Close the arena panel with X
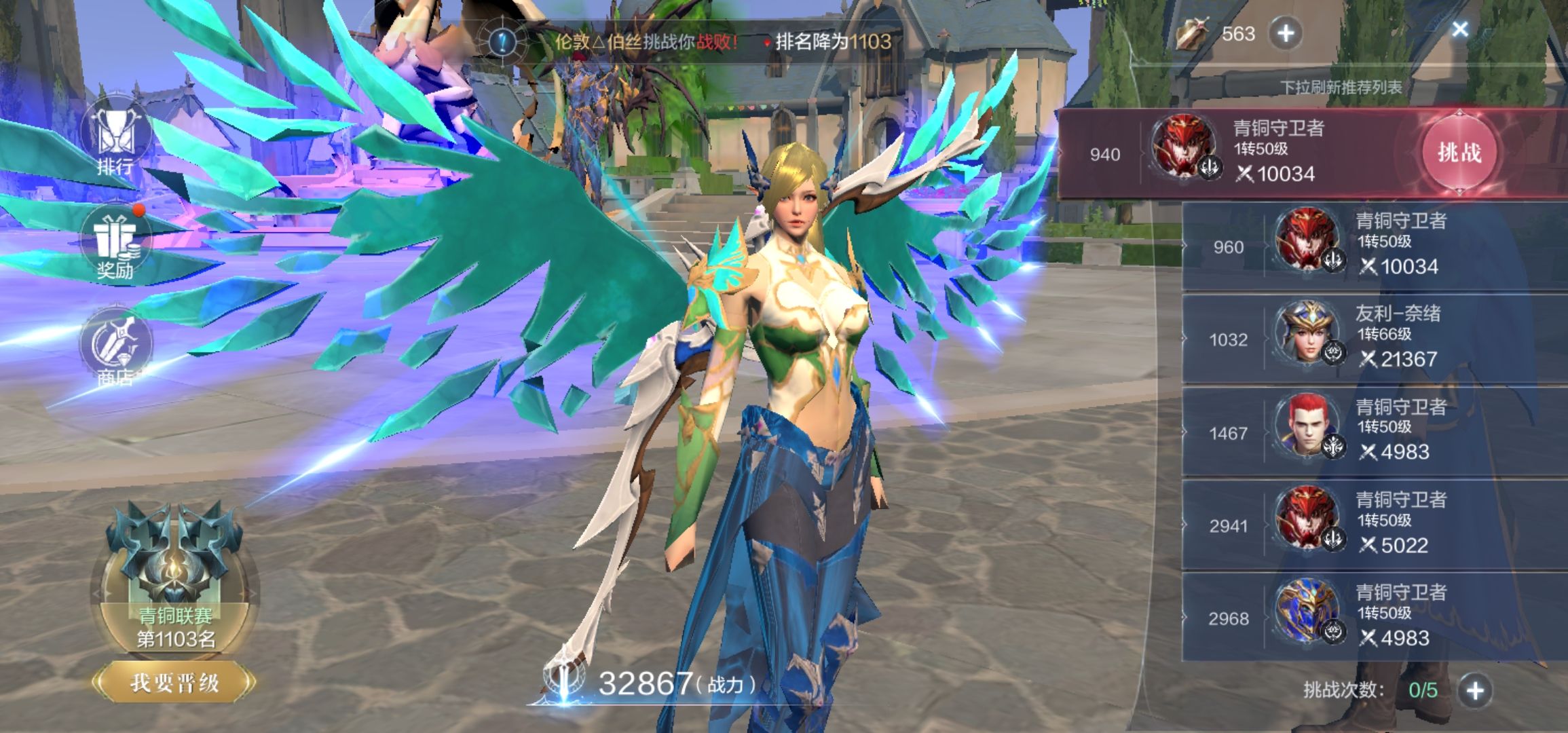 point(1459,29)
